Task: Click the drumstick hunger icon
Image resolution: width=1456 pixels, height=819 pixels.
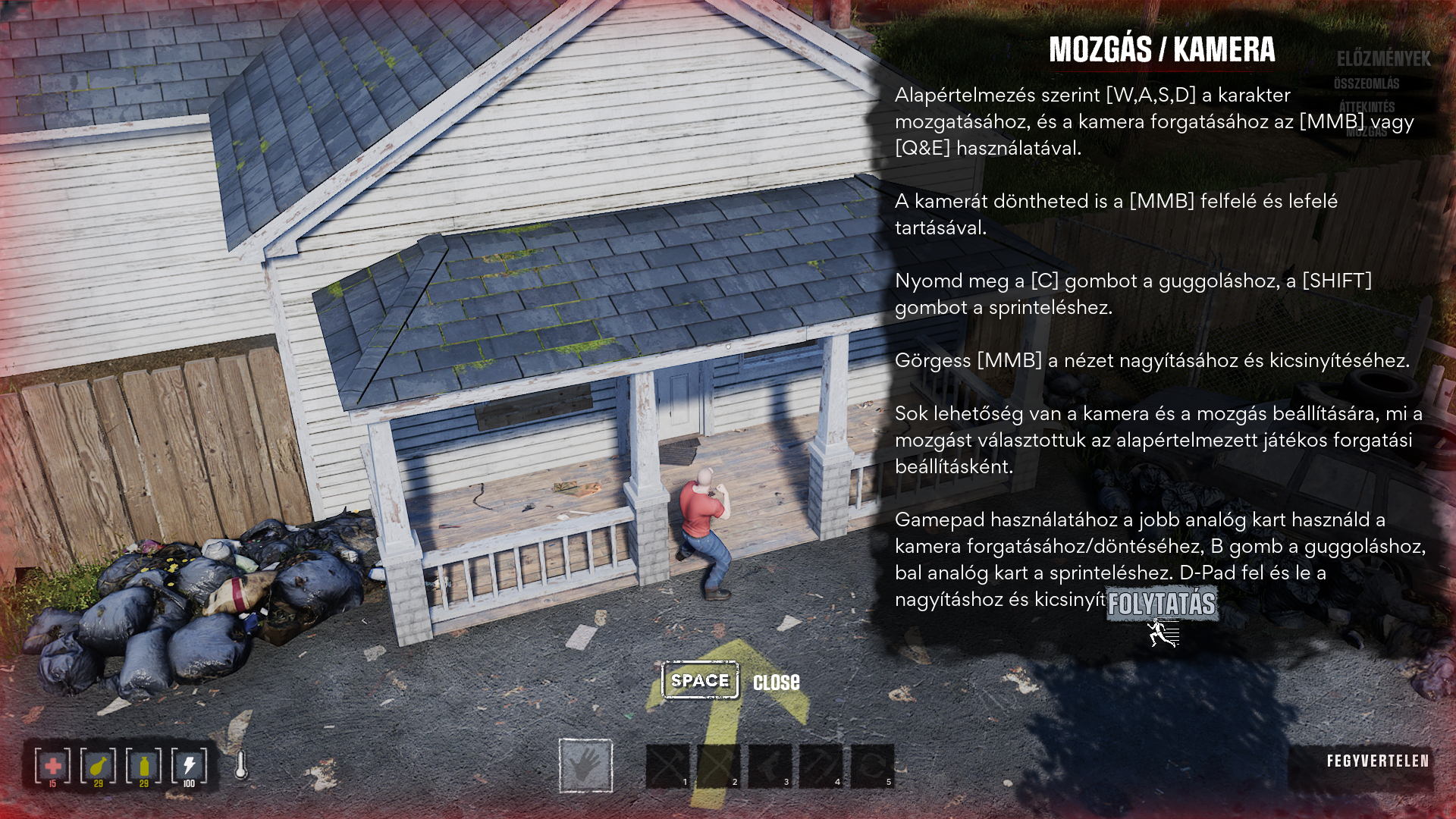Action: 99,766
